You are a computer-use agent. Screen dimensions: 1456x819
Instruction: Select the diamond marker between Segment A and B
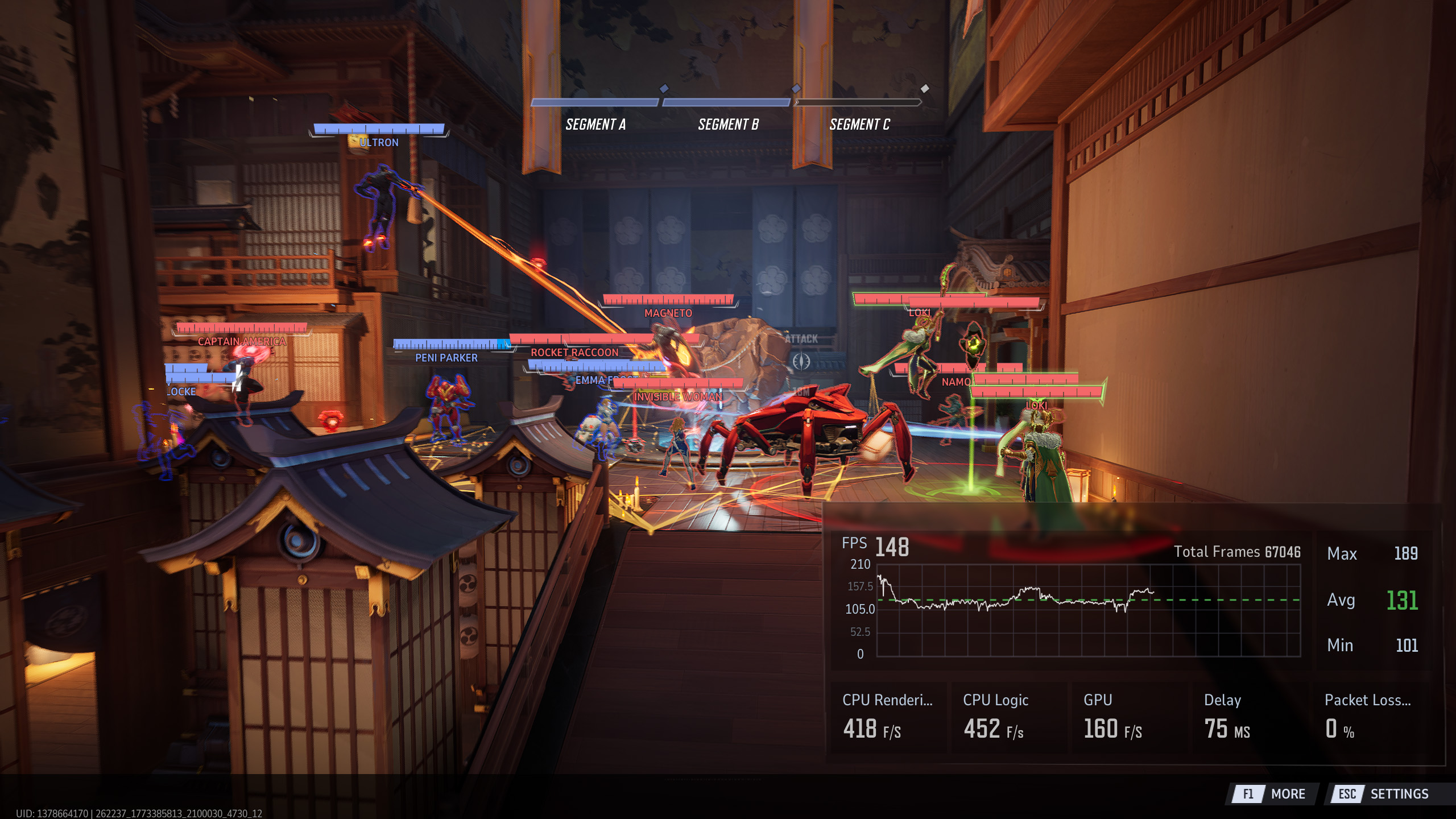pyautogui.click(x=663, y=88)
